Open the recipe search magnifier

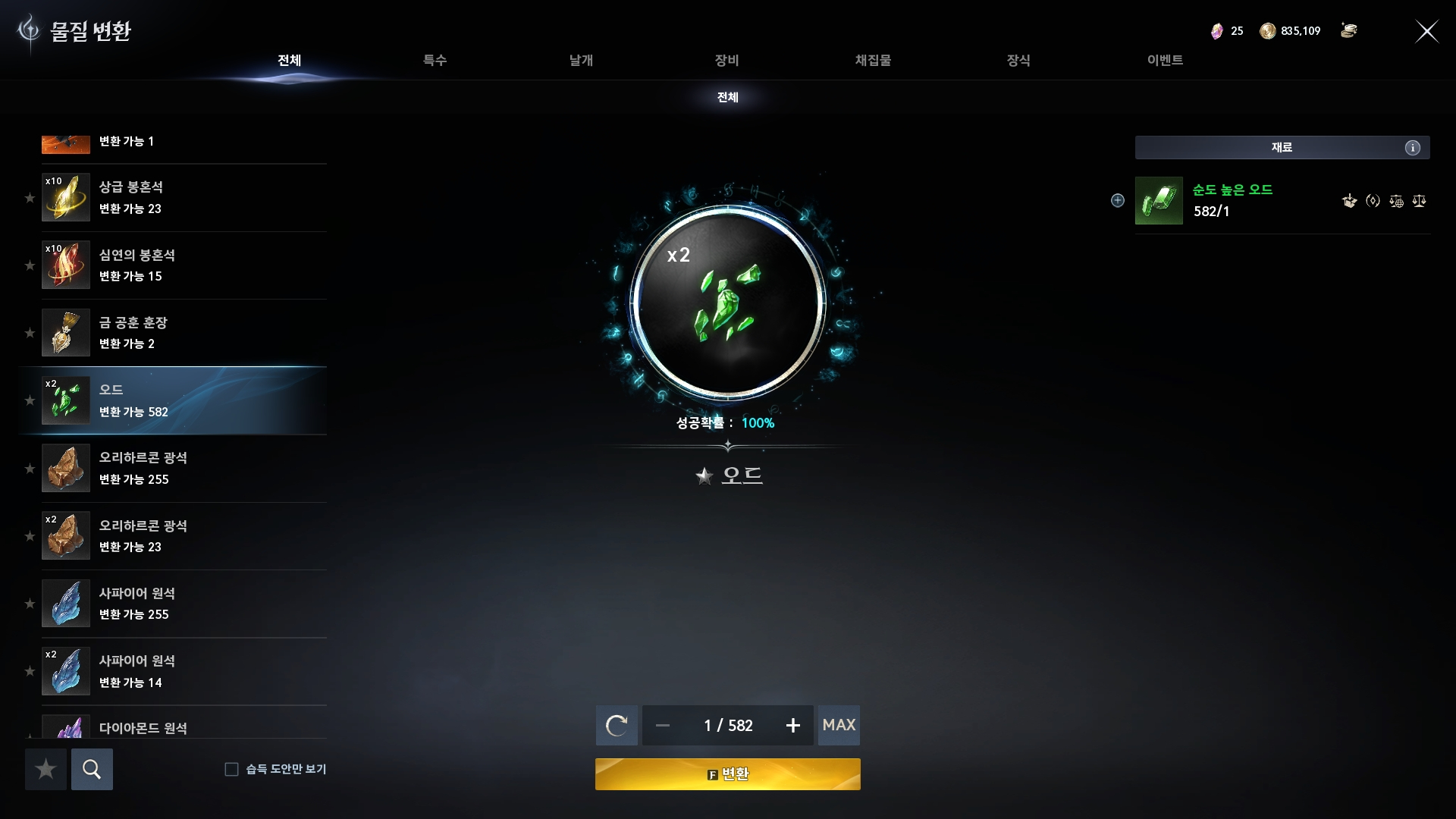(x=92, y=769)
